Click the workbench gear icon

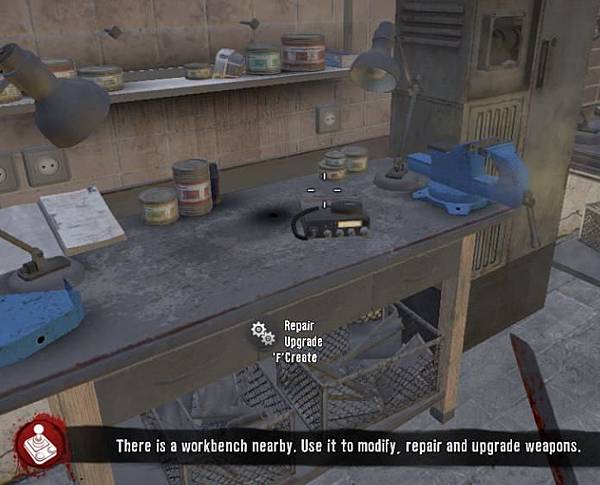(263, 333)
